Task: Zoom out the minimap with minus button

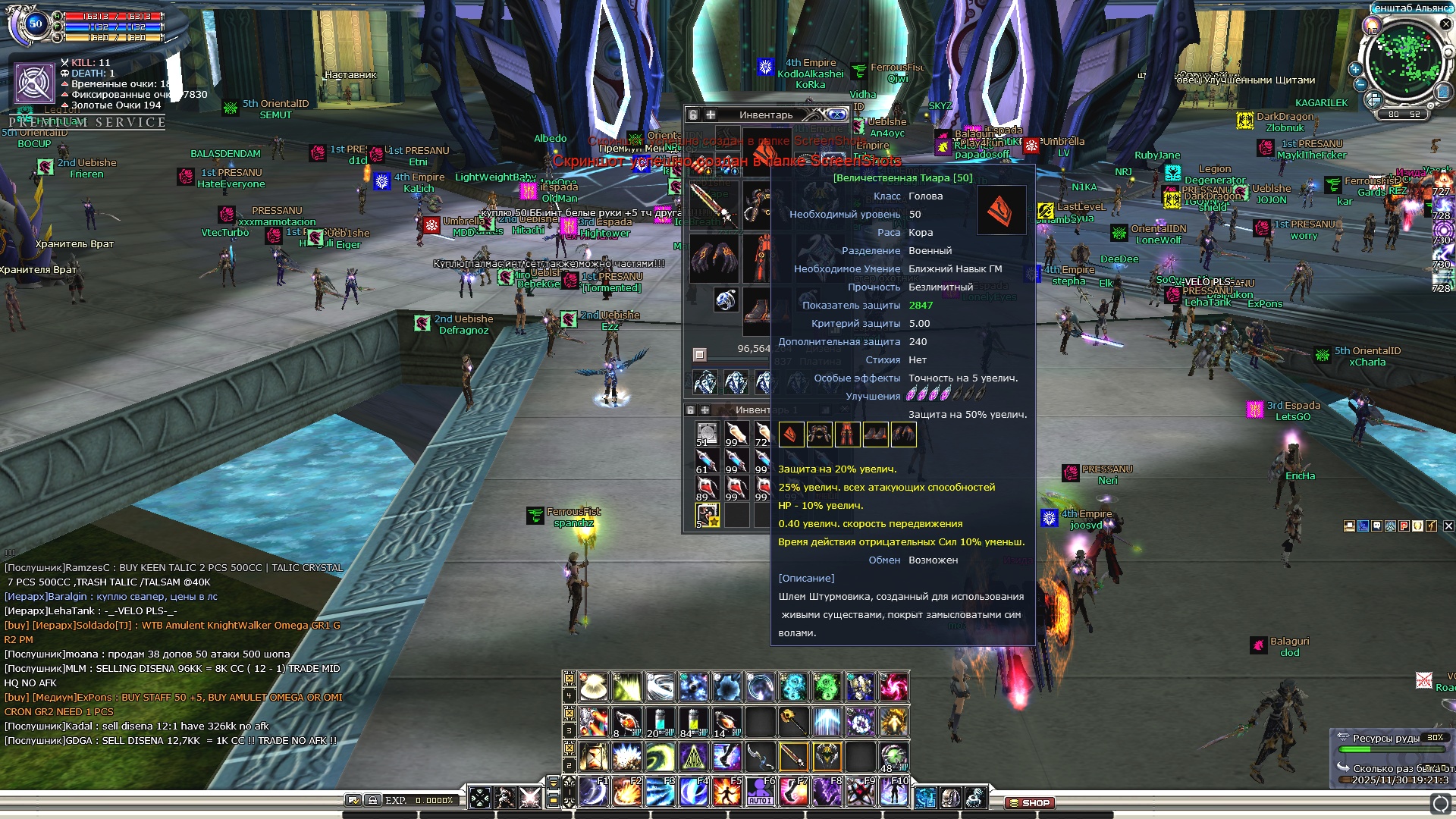Action: tap(1360, 84)
